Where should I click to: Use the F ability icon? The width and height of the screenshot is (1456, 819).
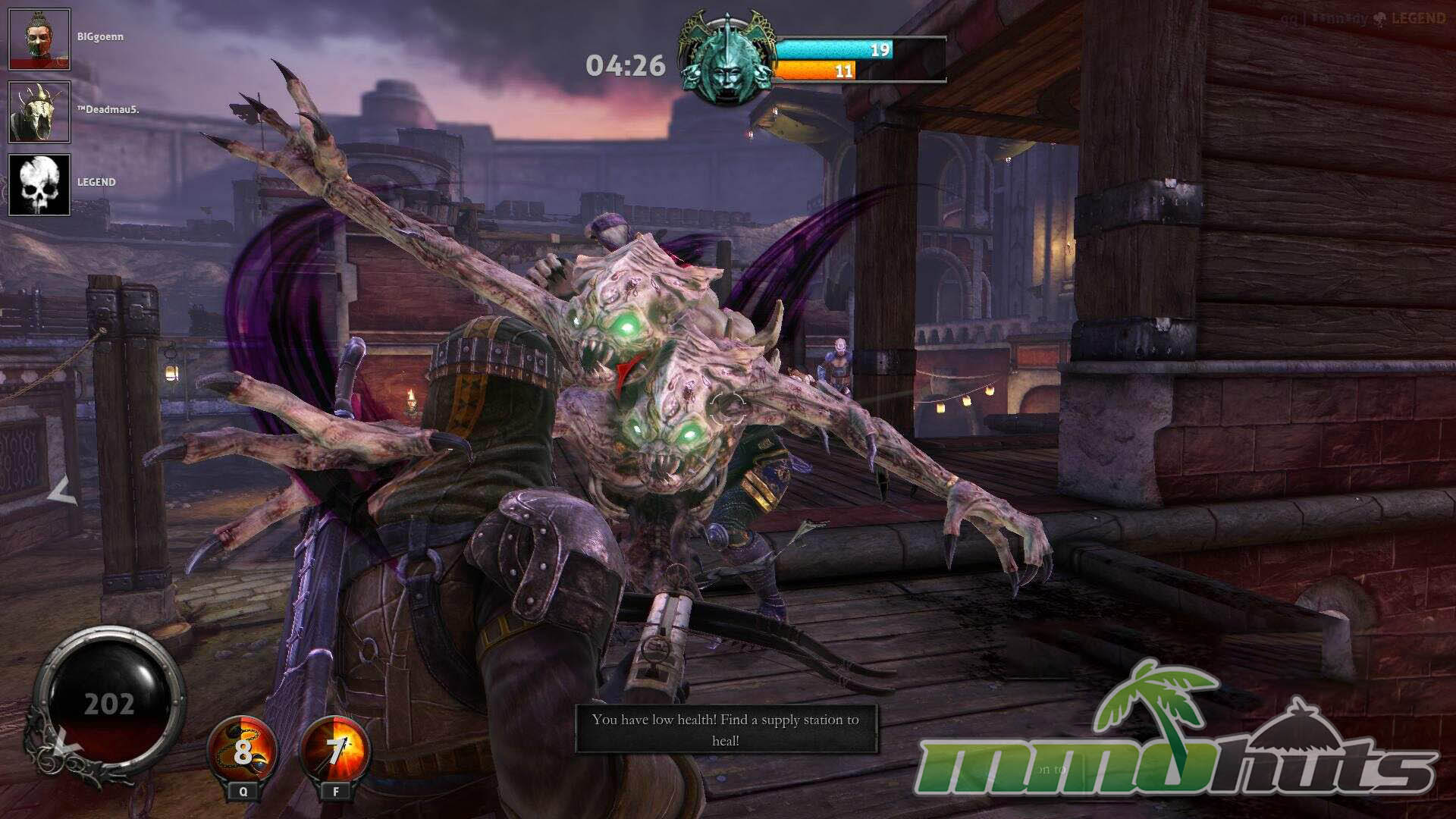[336, 752]
